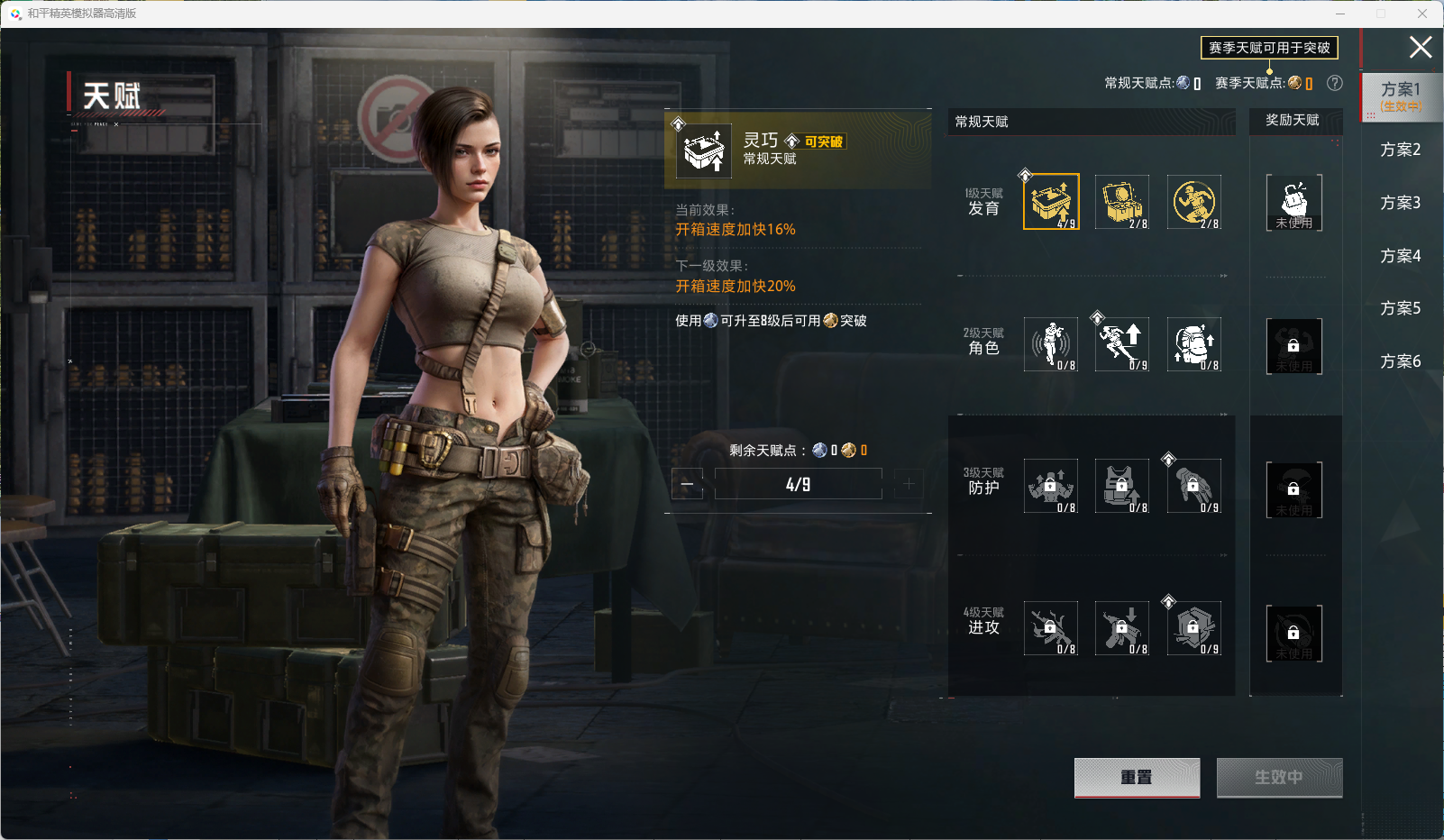Open the unlocked 奖励天赋 reward talent slot

(x=1293, y=203)
